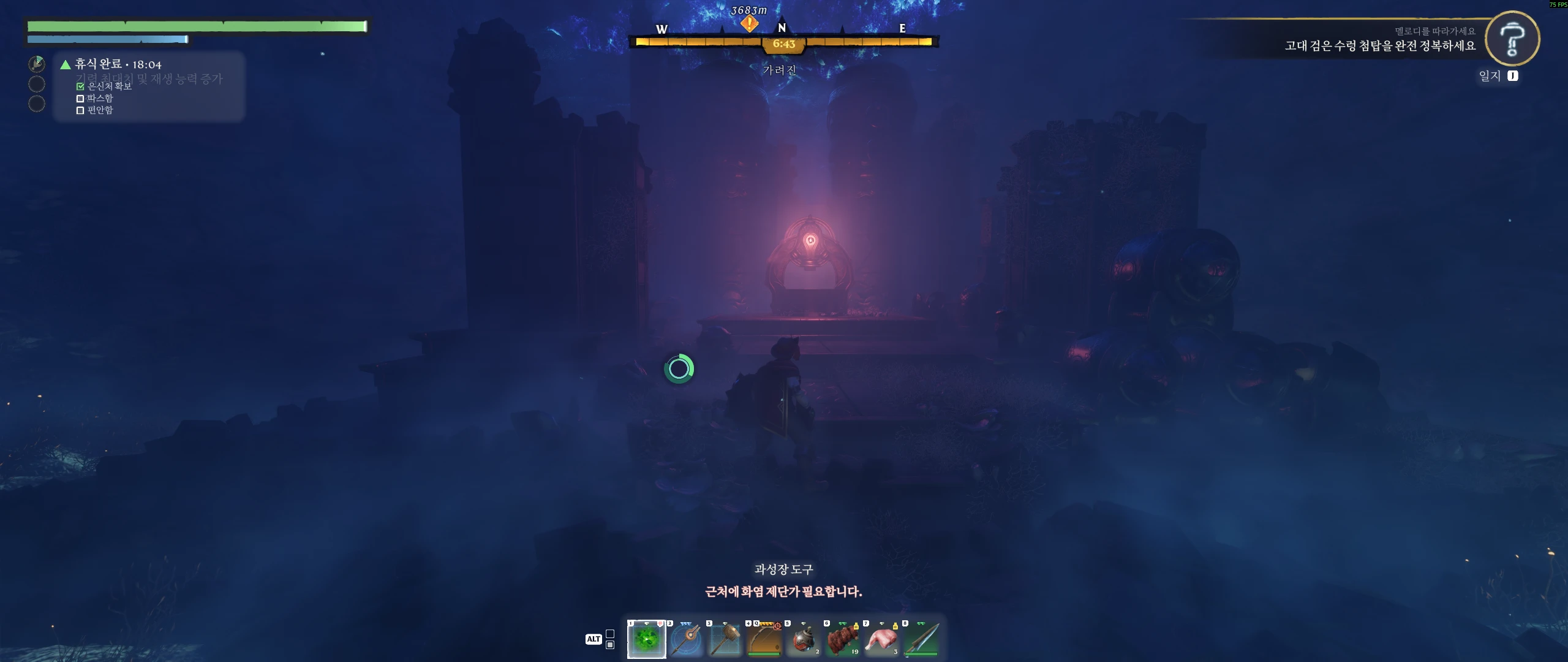Click the ancient spire quest objective text
Image resolution: width=1568 pixels, height=662 pixels.
(x=1379, y=46)
